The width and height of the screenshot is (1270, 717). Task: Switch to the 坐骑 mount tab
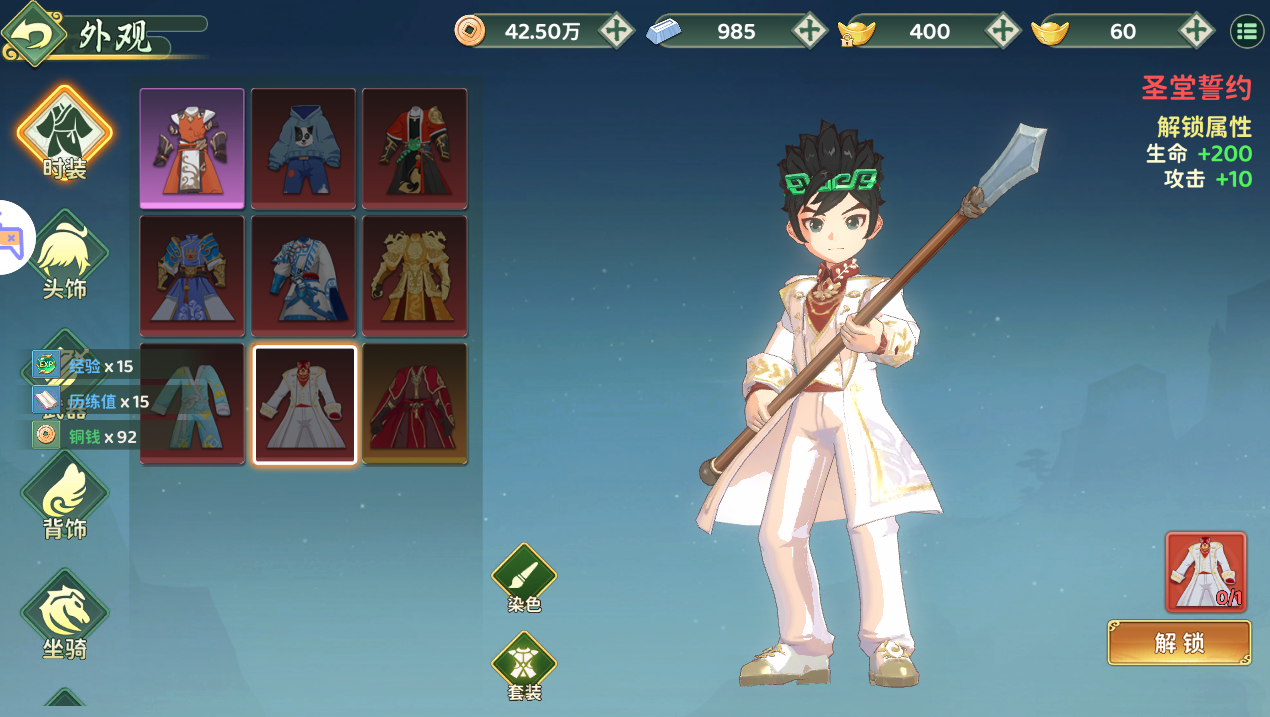(x=65, y=615)
